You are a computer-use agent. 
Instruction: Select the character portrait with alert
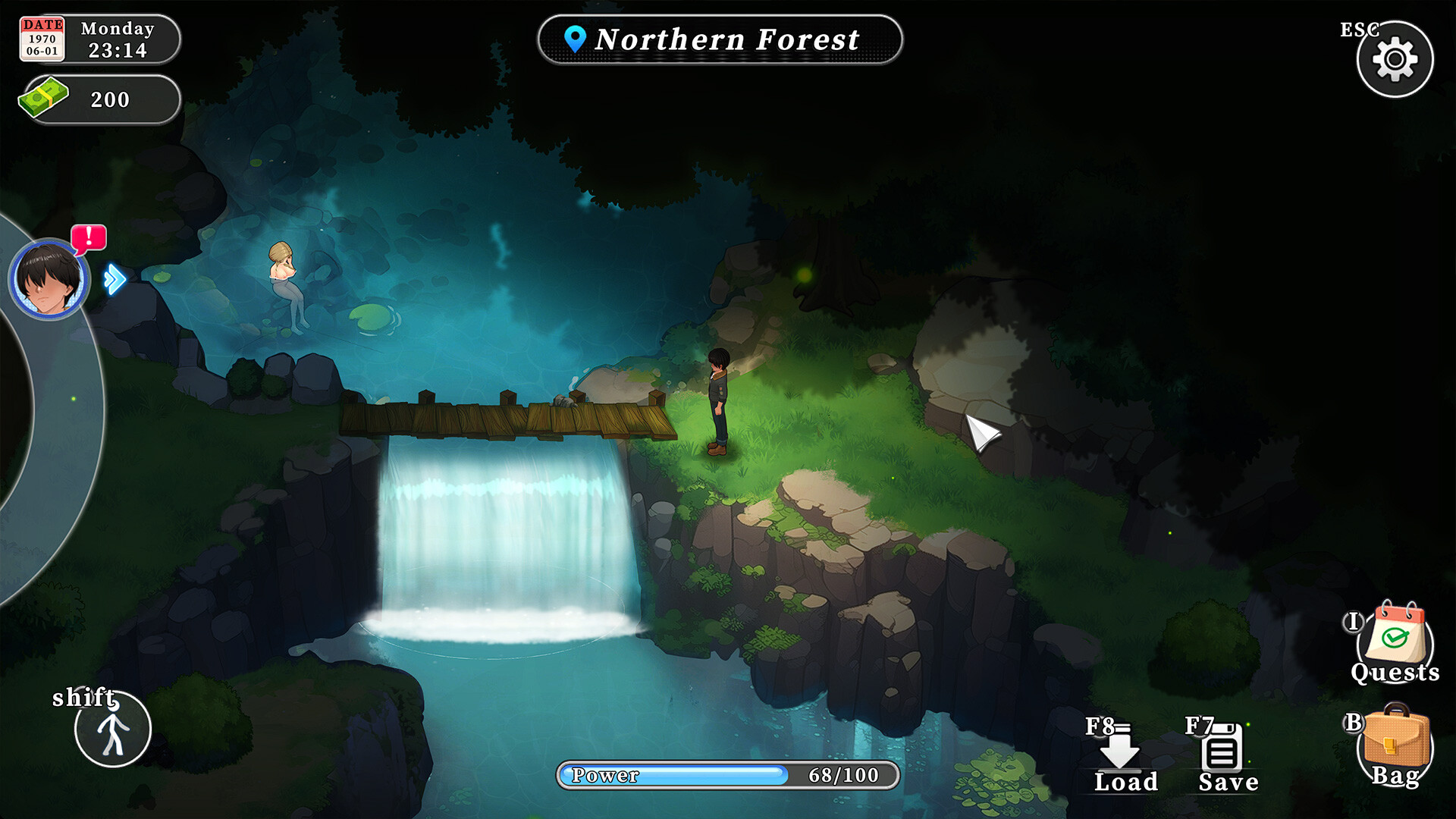49,278
